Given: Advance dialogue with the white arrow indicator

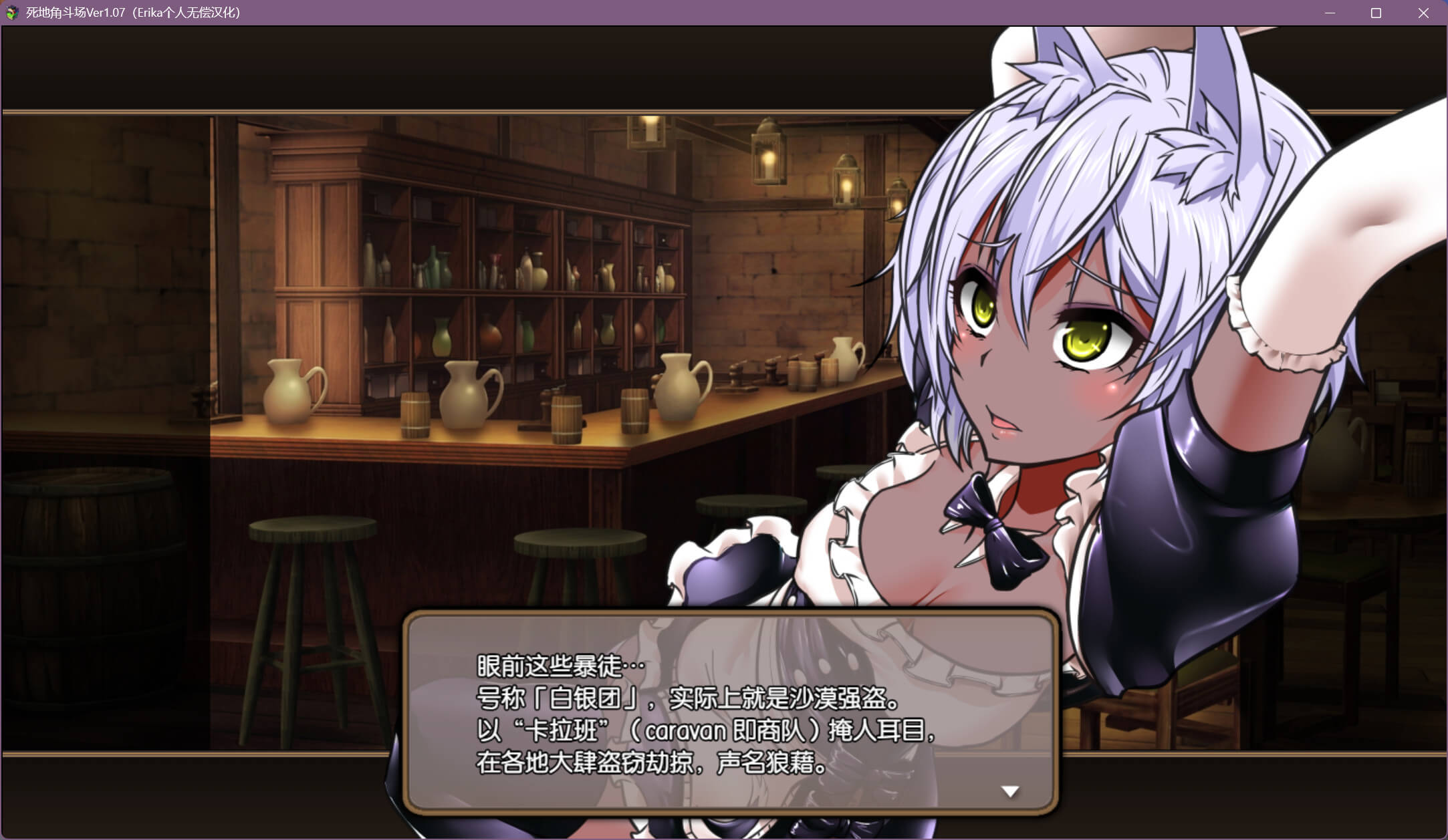Looking at the screenshot, I should 1009,791.
